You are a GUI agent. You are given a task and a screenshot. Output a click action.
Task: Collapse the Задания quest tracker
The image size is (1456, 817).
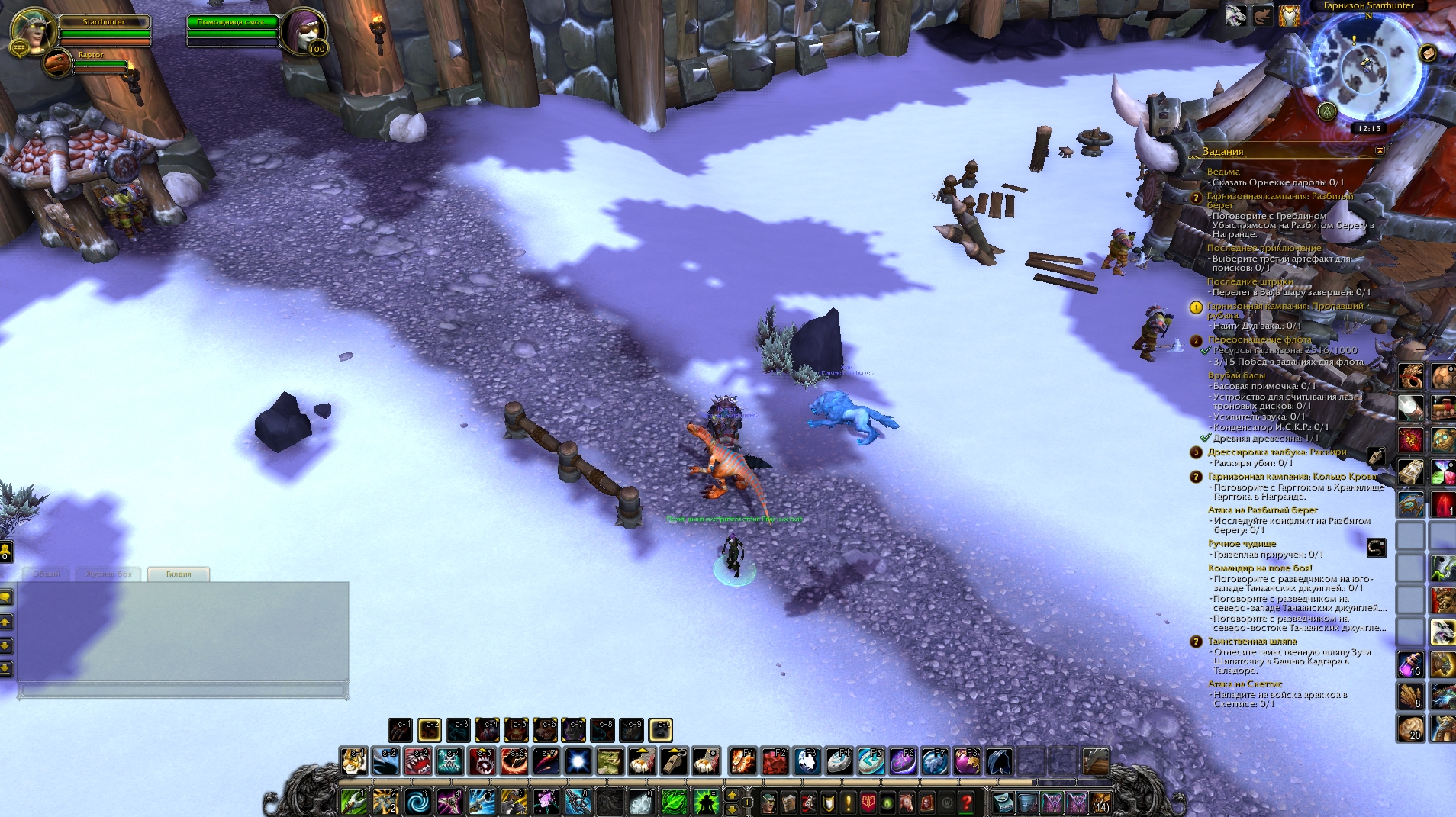(x=1379, y=151)
